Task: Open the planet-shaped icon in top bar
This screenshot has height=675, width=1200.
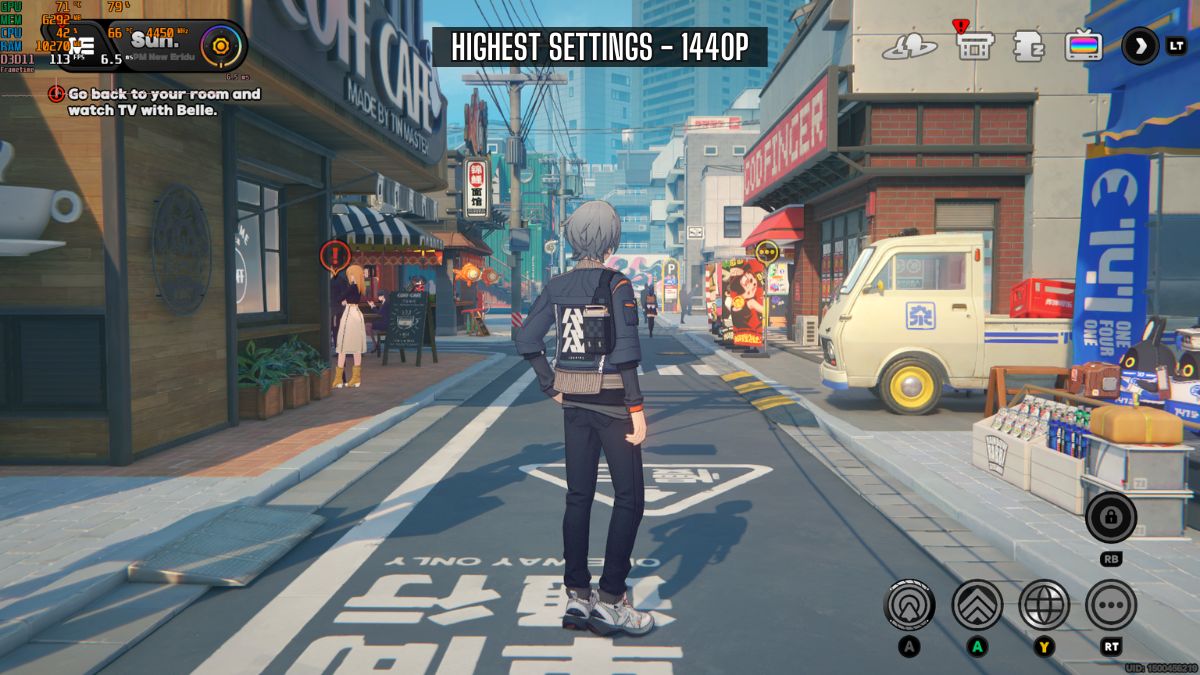Action: click(909, 46)
